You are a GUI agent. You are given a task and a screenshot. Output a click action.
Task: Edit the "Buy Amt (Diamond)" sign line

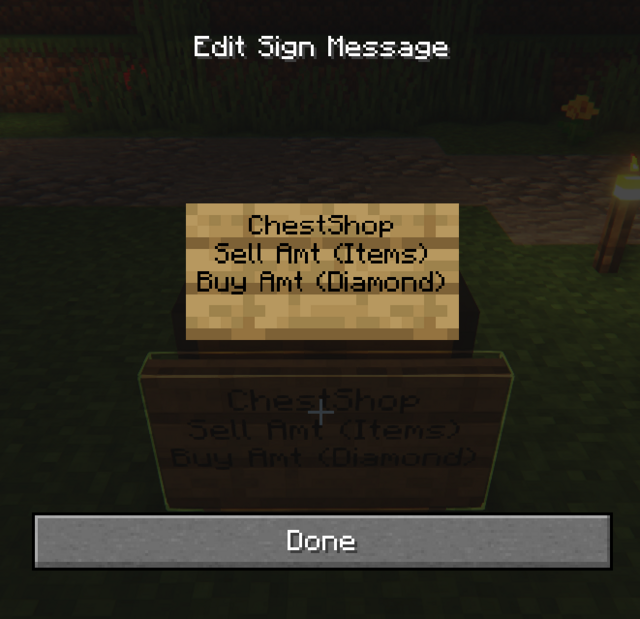321,281
